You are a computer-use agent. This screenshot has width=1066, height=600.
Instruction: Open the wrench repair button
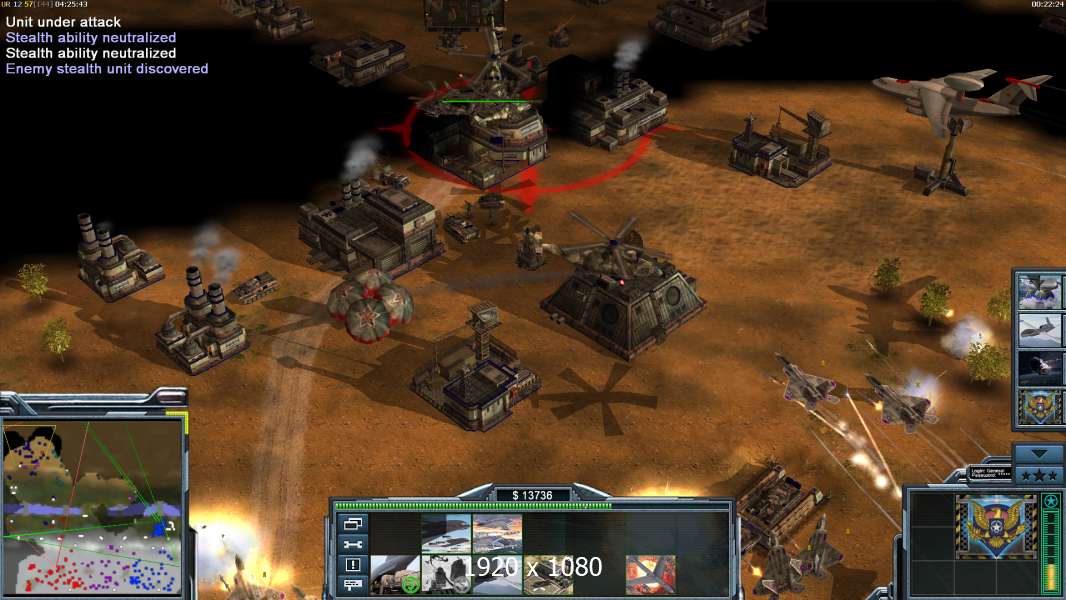(353, 544)
